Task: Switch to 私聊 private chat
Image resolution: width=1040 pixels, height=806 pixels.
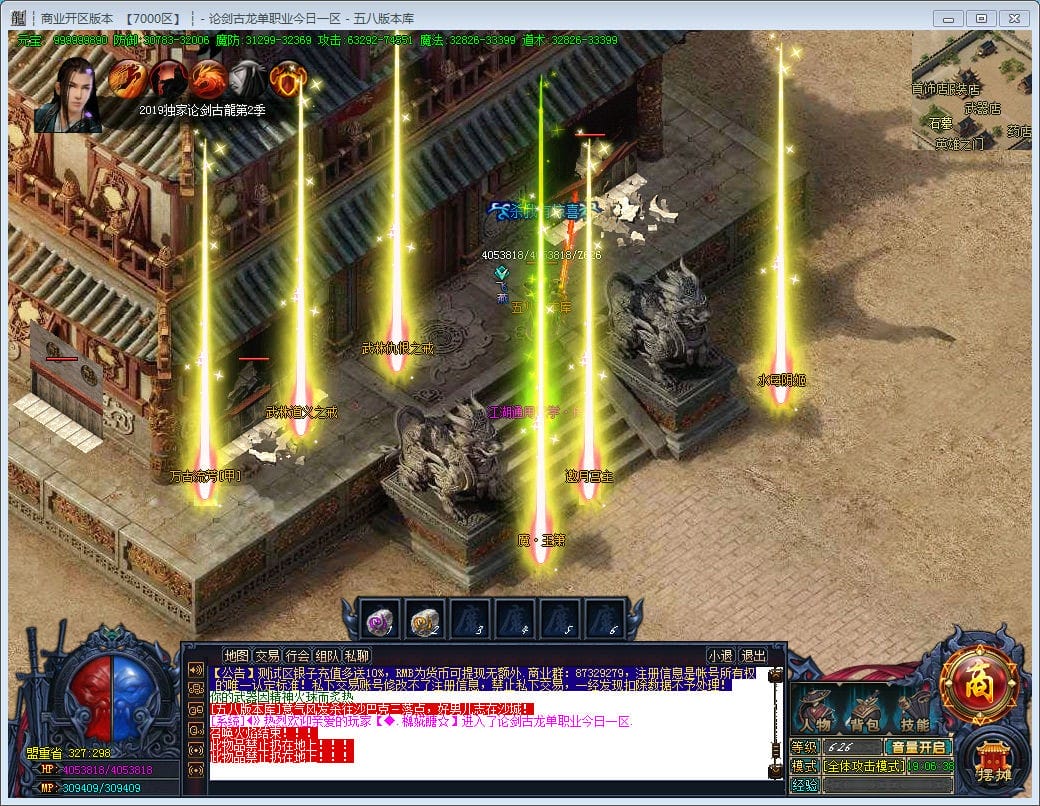Action: tap(357, 656)
